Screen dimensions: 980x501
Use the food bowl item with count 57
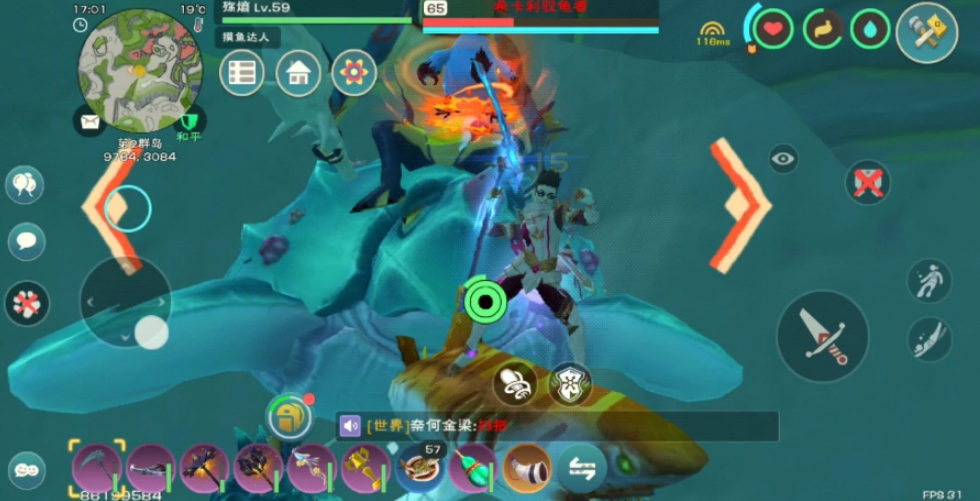pos(420,468)
